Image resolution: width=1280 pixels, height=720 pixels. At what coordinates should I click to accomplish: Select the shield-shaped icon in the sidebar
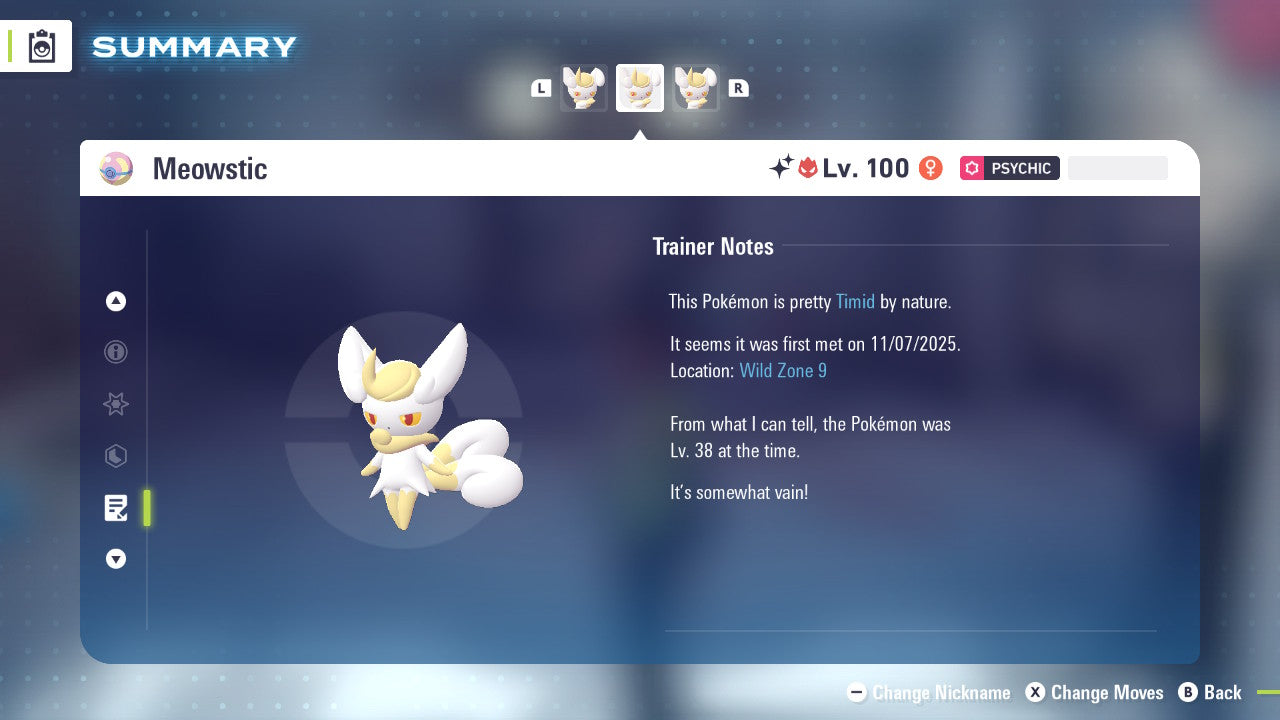click(x=116, y=456)
